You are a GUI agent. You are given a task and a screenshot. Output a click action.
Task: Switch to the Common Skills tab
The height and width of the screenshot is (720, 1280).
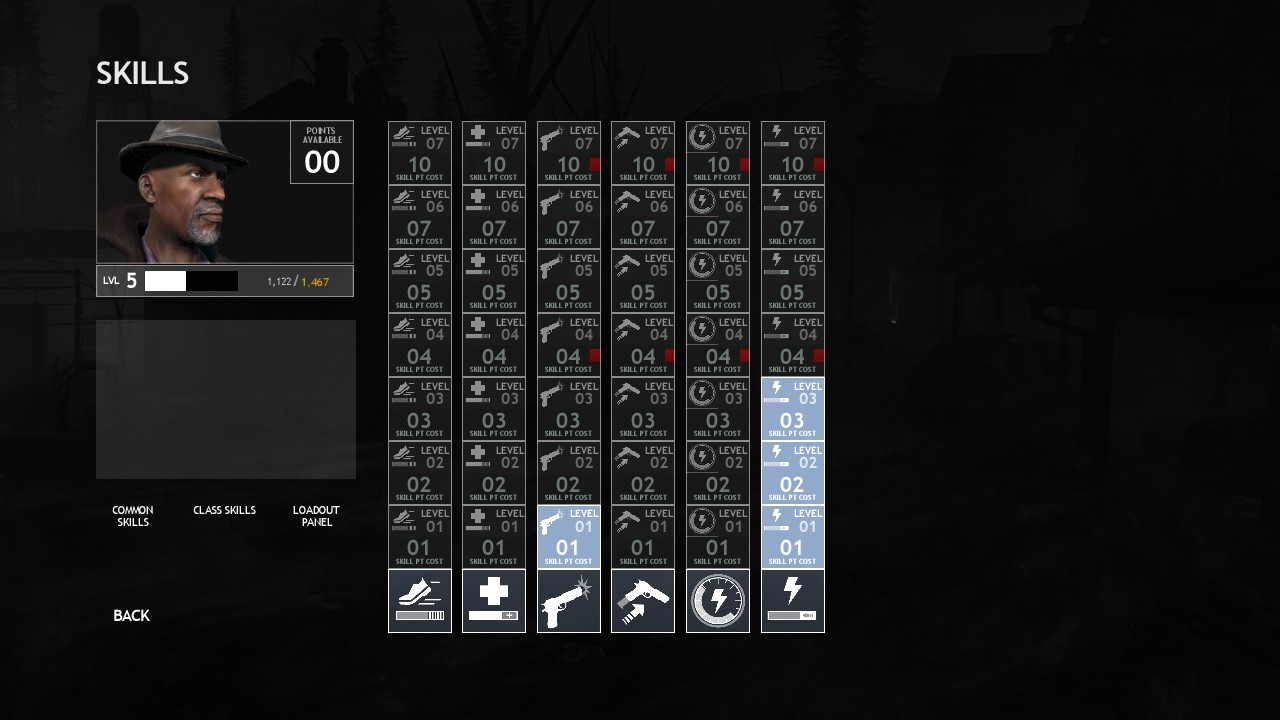pyautogui.click(x=133, y=516)
